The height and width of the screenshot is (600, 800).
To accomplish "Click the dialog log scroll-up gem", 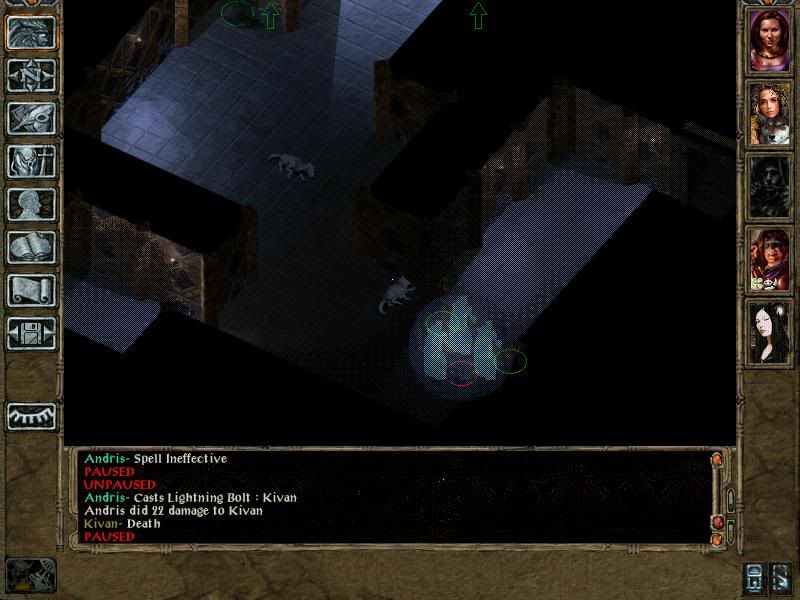I will click(716, 460).
